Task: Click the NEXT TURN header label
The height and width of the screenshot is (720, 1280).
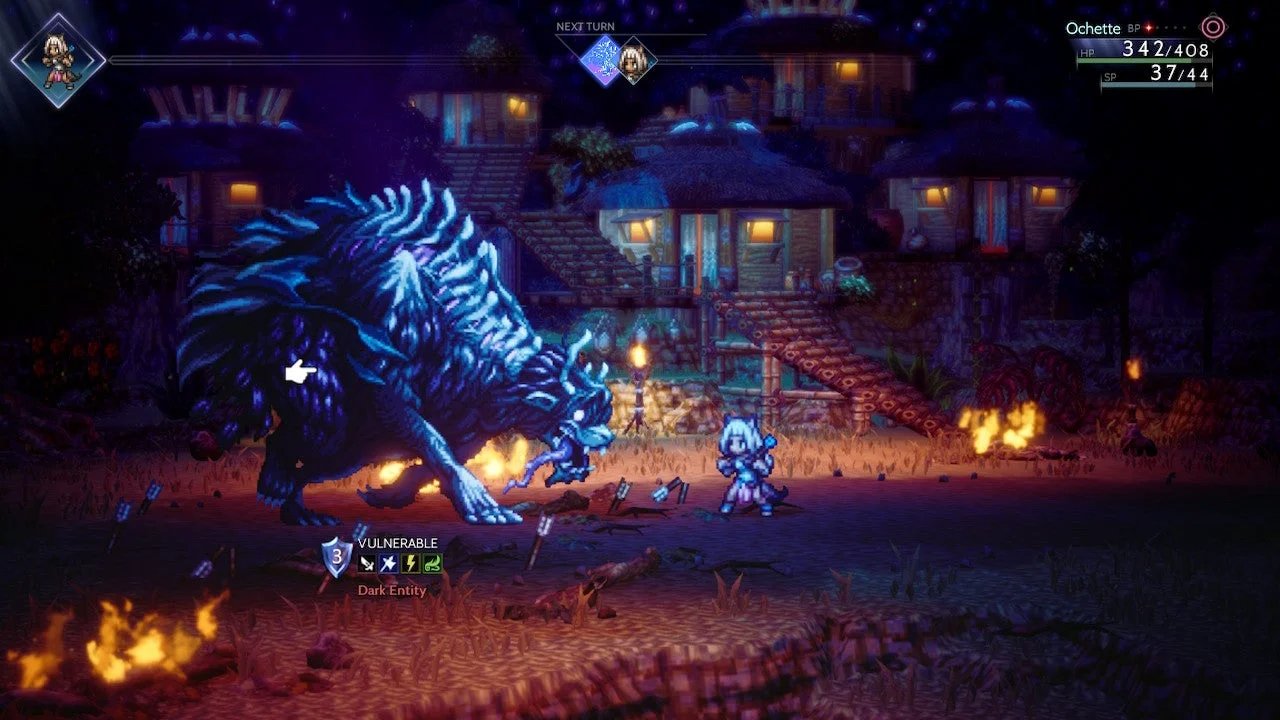Action: pyautogui.click(x=585, y=26)
